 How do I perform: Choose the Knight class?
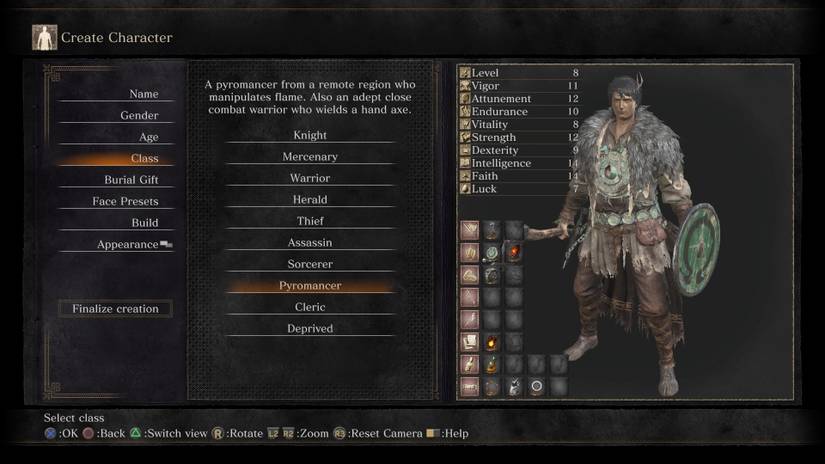click(x=310, y=135)
